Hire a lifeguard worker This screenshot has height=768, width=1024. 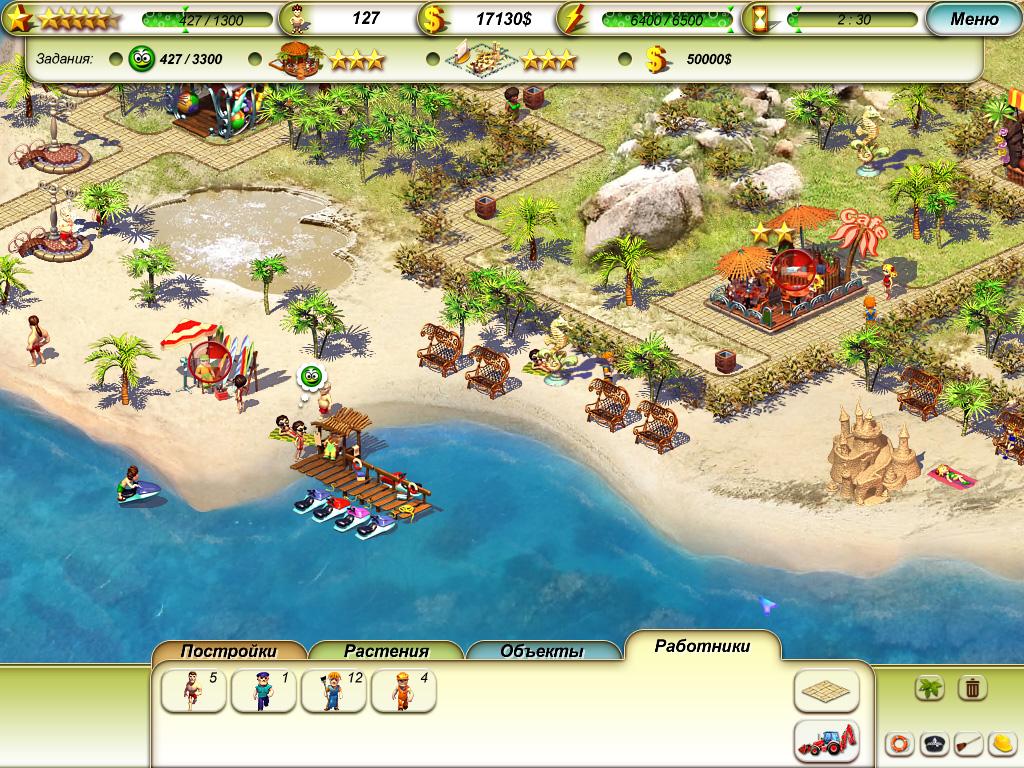point(193,691)
